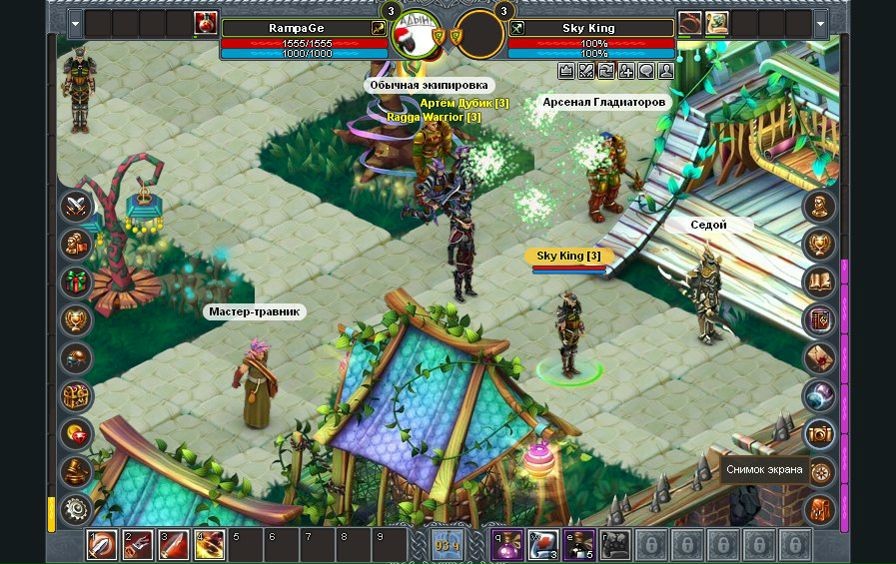Use the dark potion item in slot e
Image resolution: width=896 pixels, height=564 pixels.
[x=579, y=545]
